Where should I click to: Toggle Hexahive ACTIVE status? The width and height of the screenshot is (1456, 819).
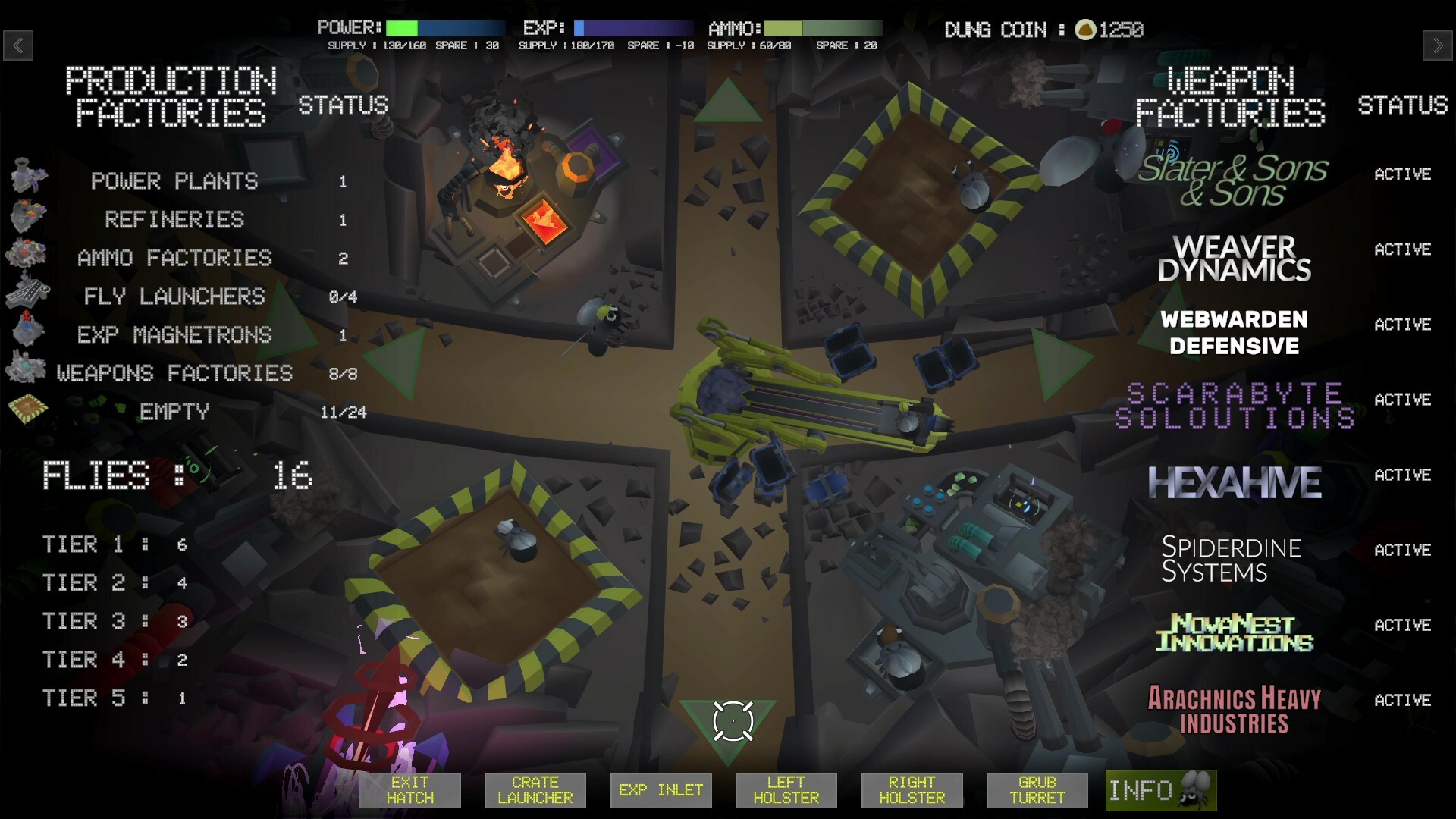pyautogui.click(x=1403, y=475)
